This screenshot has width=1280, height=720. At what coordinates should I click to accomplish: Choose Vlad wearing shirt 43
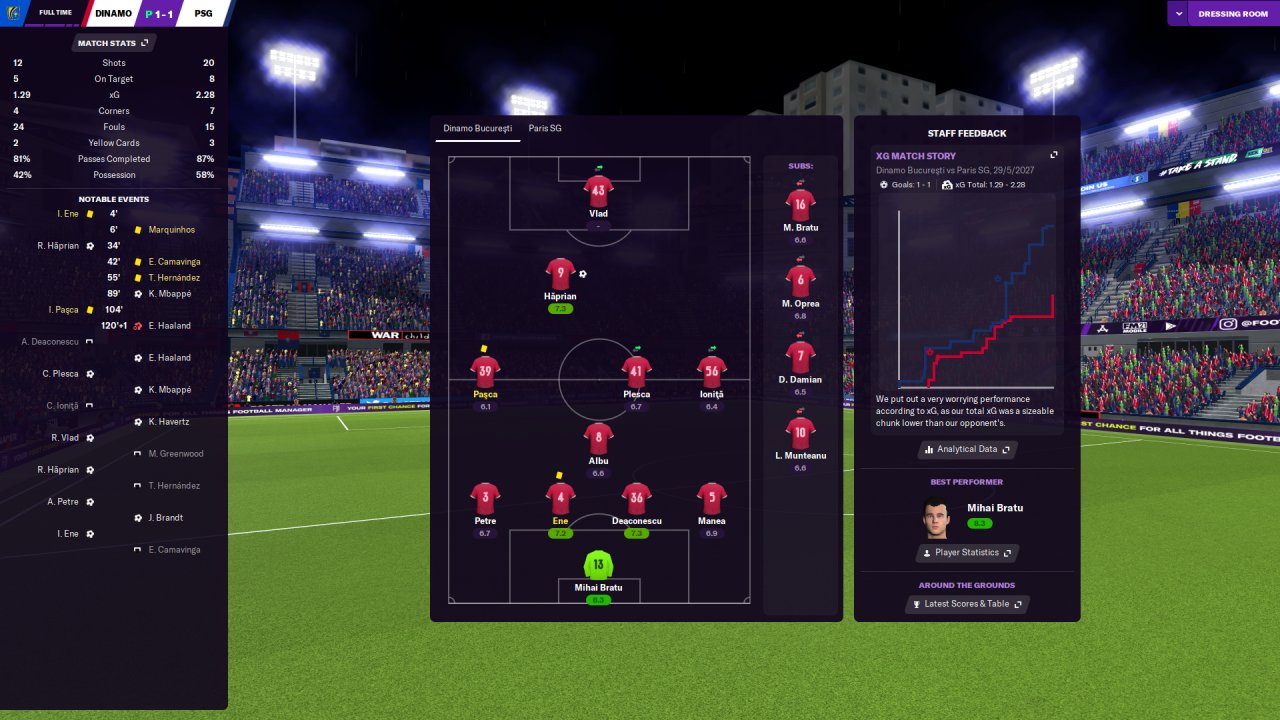coord(598,190)
